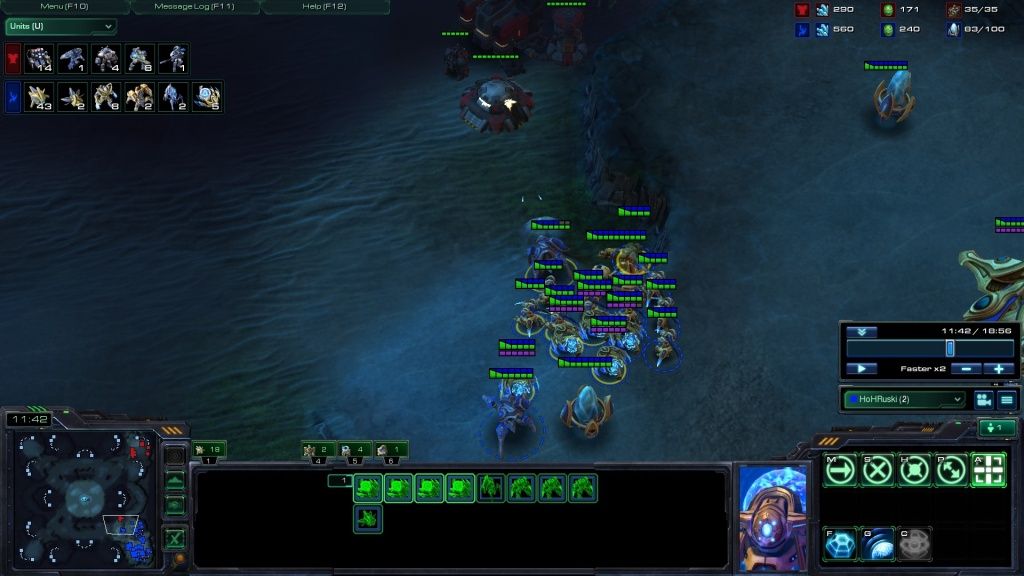This screenshot has height=576, width=1024.
Task: Activate the Force Field ability
Action: pyautogui.click(x=841, y=543)
